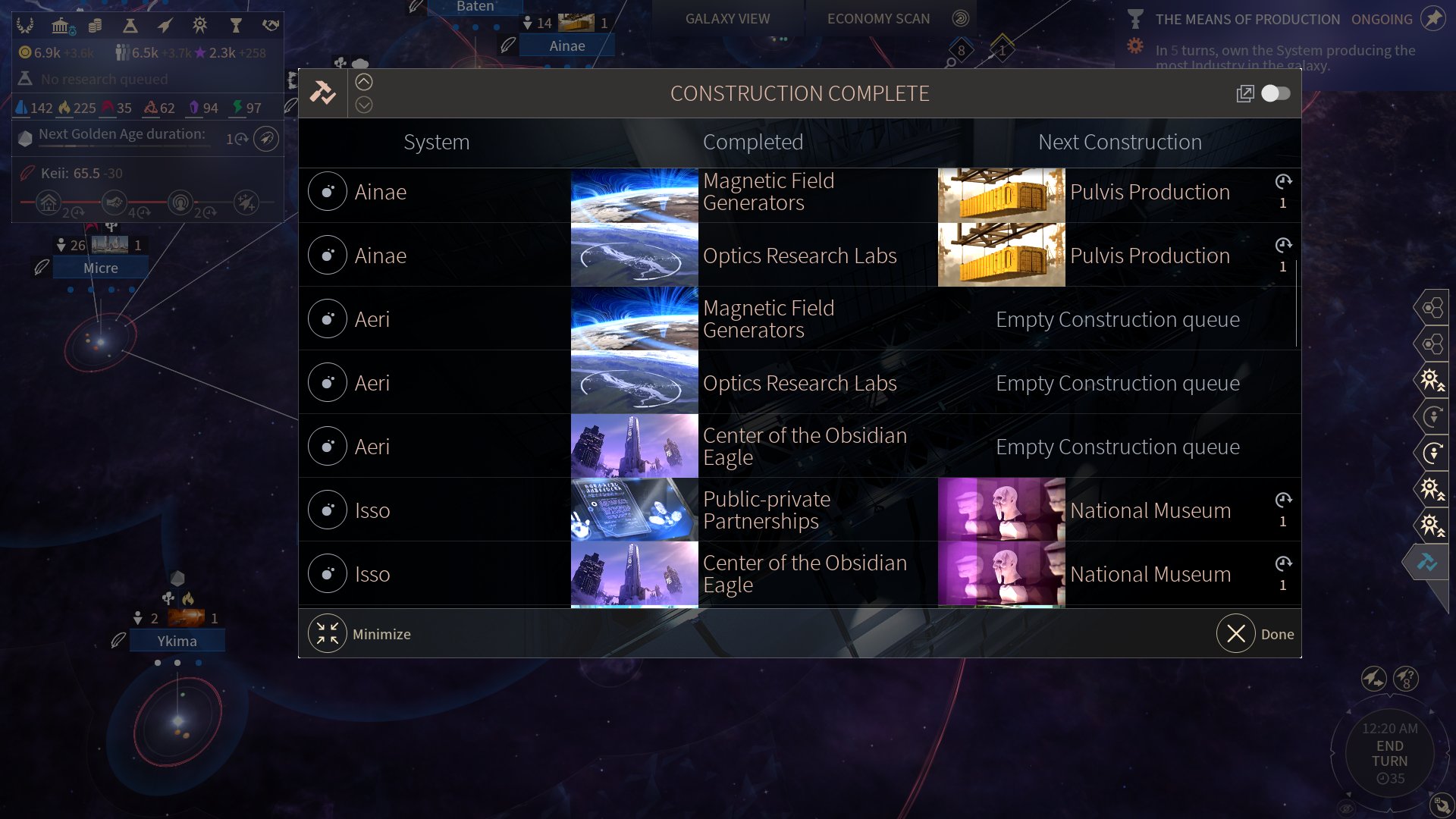Show next notification with down arrow
This screenshot has width=1456, height=819.
point(364,105)
